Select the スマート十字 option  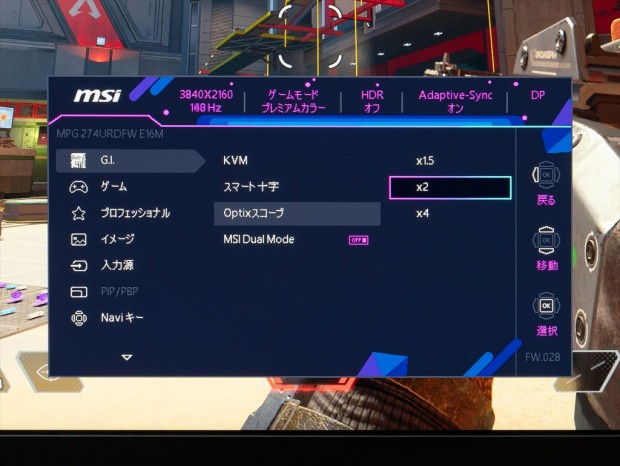tap(250, 187)
